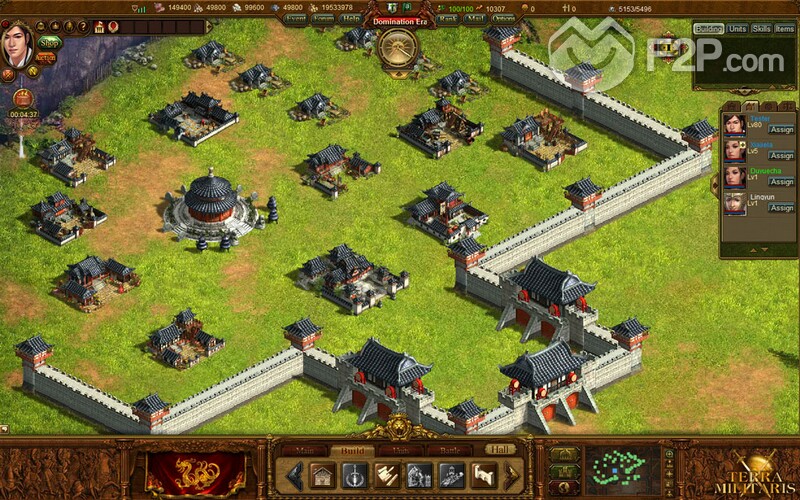Open the Mail inbox
The height and width of the screenshot is (500, 800).
(x=475, y=18)
